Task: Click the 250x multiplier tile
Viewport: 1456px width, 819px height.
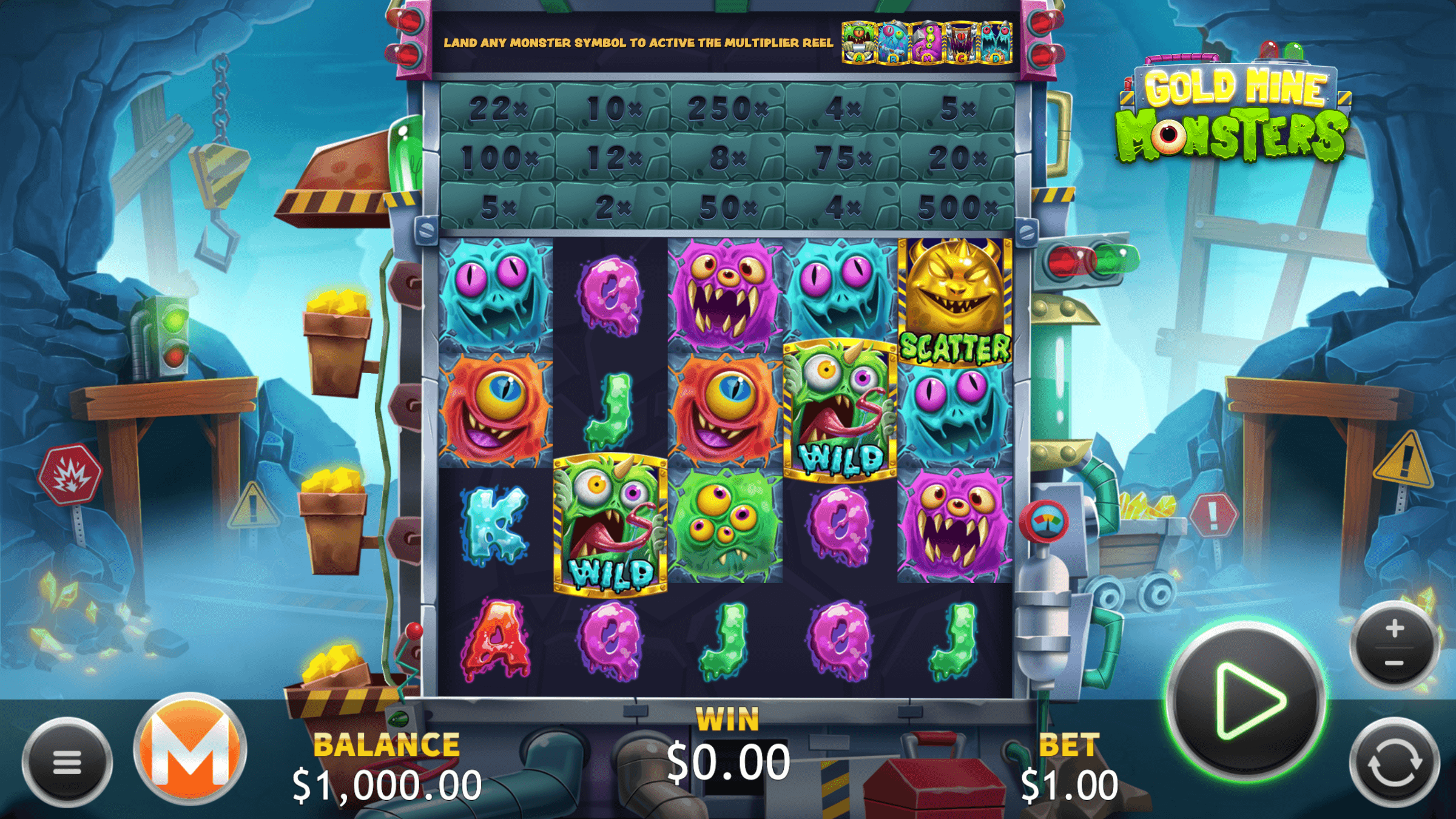Action: click(728, 108)
